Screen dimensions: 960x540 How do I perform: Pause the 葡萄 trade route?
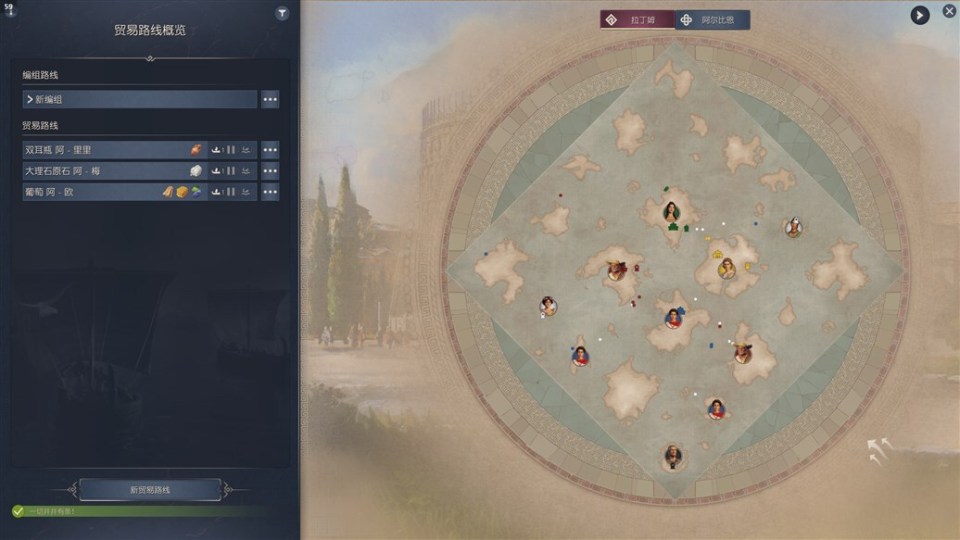point(231,191)
